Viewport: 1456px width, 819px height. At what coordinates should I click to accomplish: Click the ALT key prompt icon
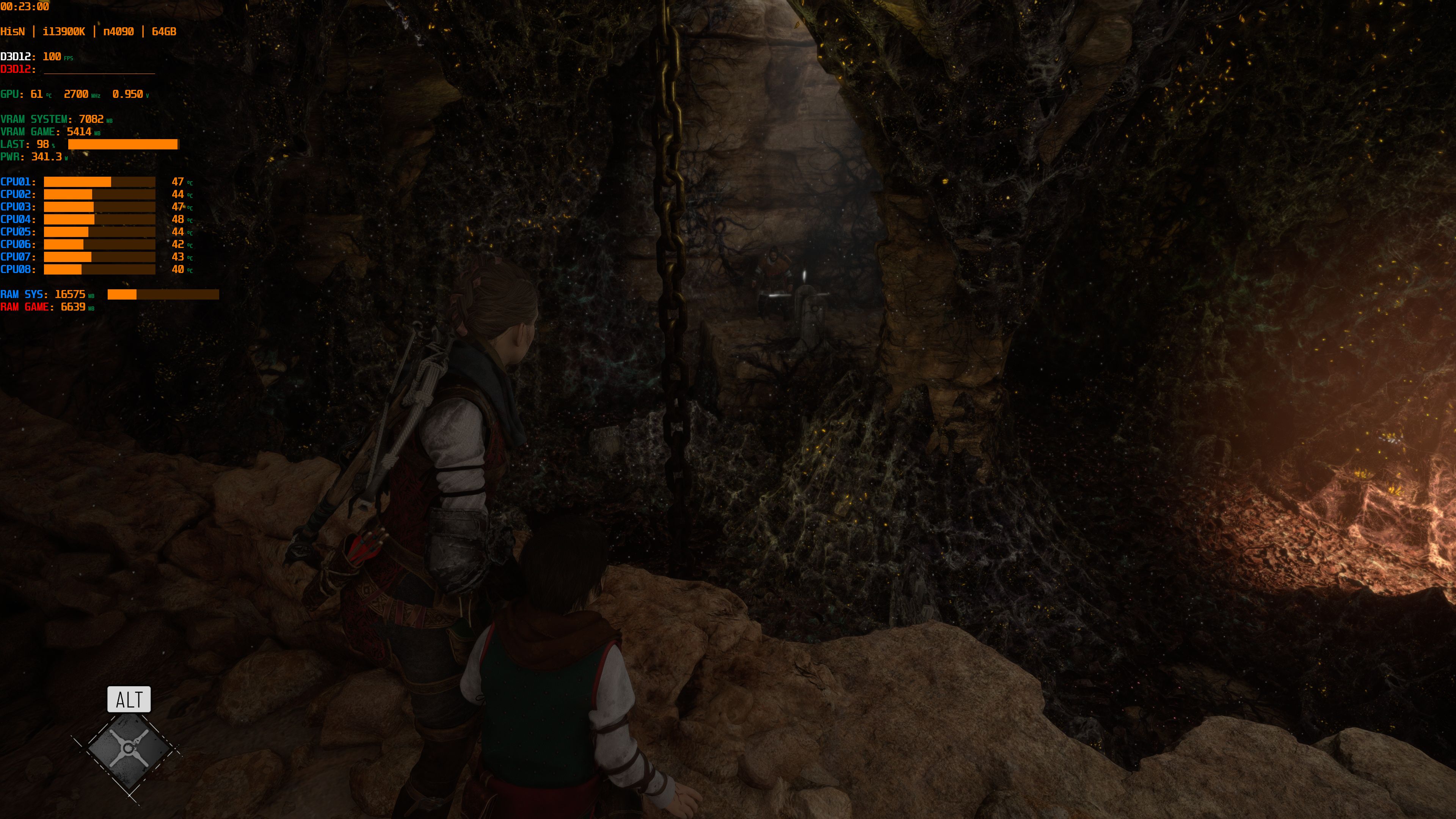tap(129, 700)
